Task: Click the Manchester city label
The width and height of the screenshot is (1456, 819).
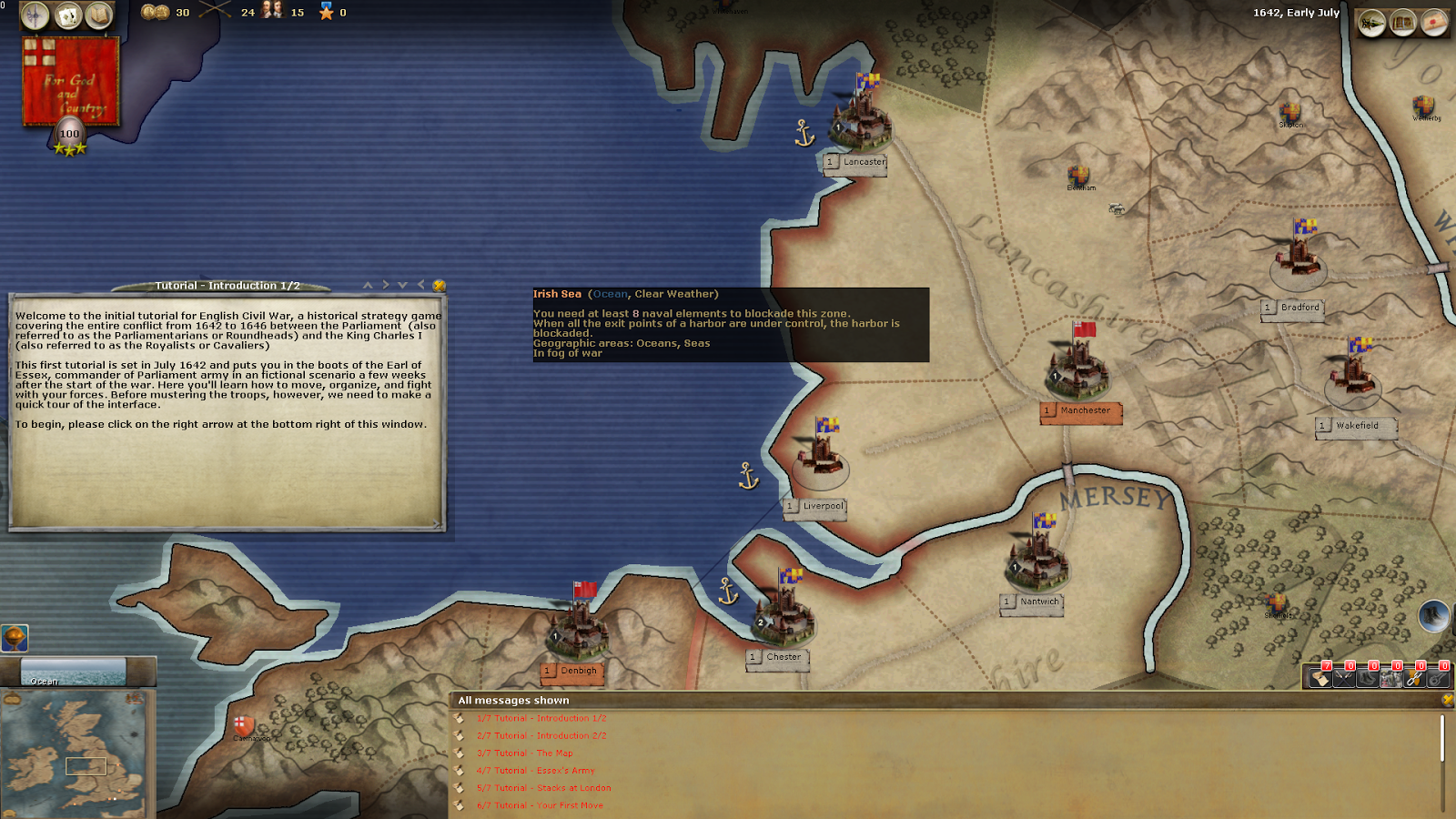Action: pyautogui.click(x=1081, y=412)
